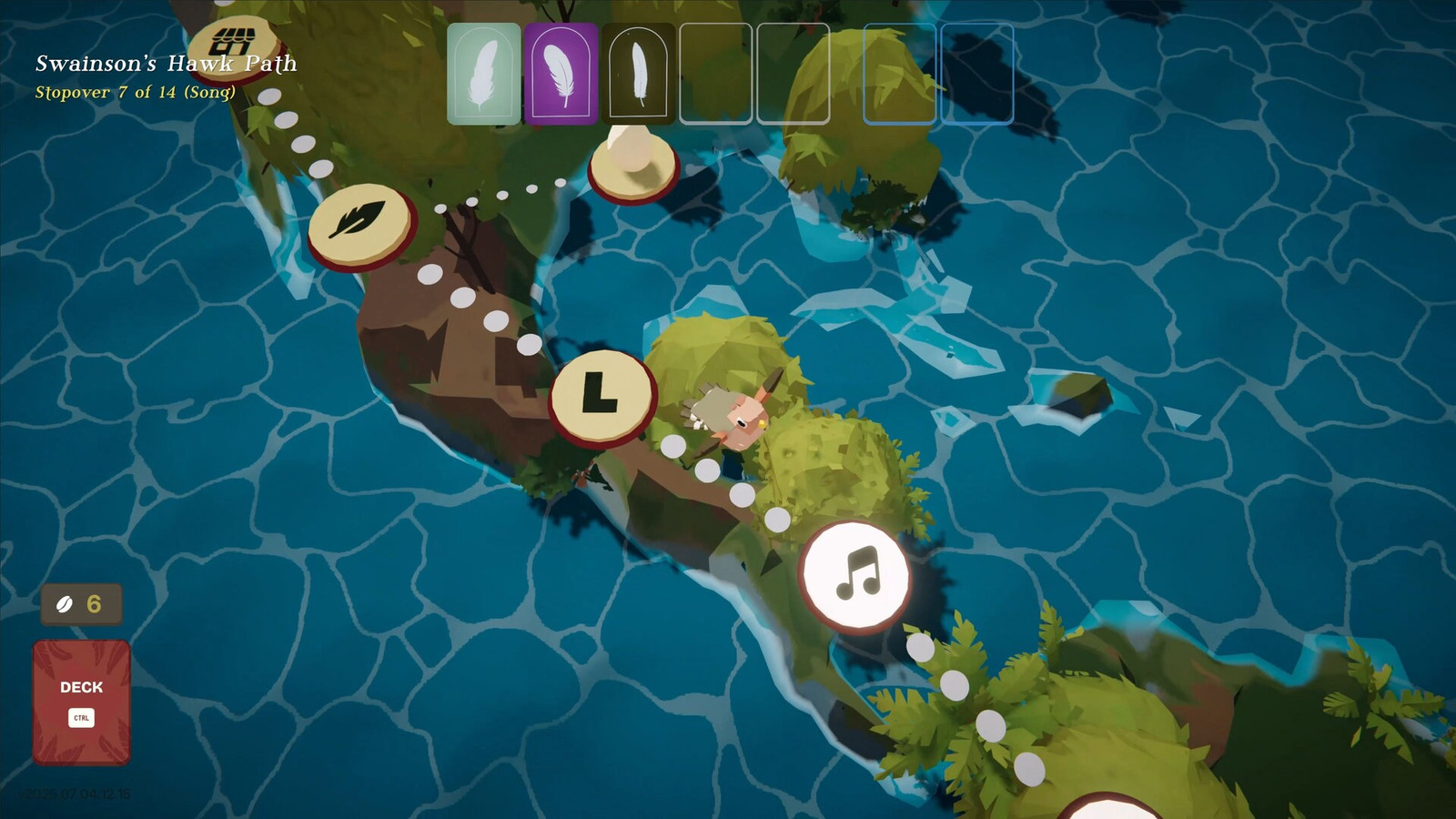This screenshot has height=819, width=1456.
Task: Choose the market stall stopover node
Action: [236, 45]
